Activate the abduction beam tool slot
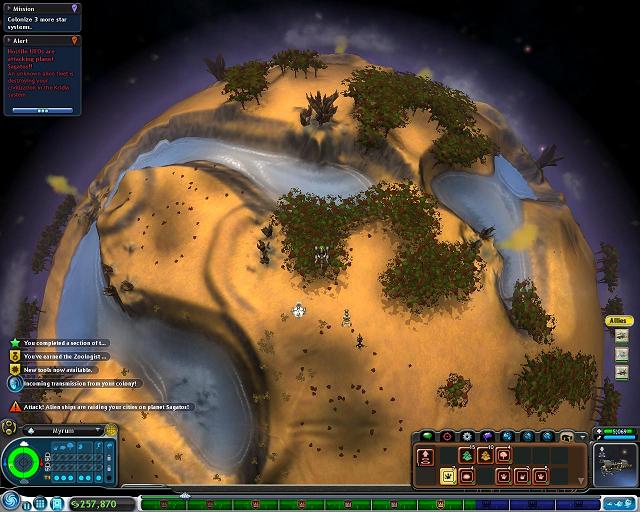The height and width of the screenshot is (512, 640). 425,456
